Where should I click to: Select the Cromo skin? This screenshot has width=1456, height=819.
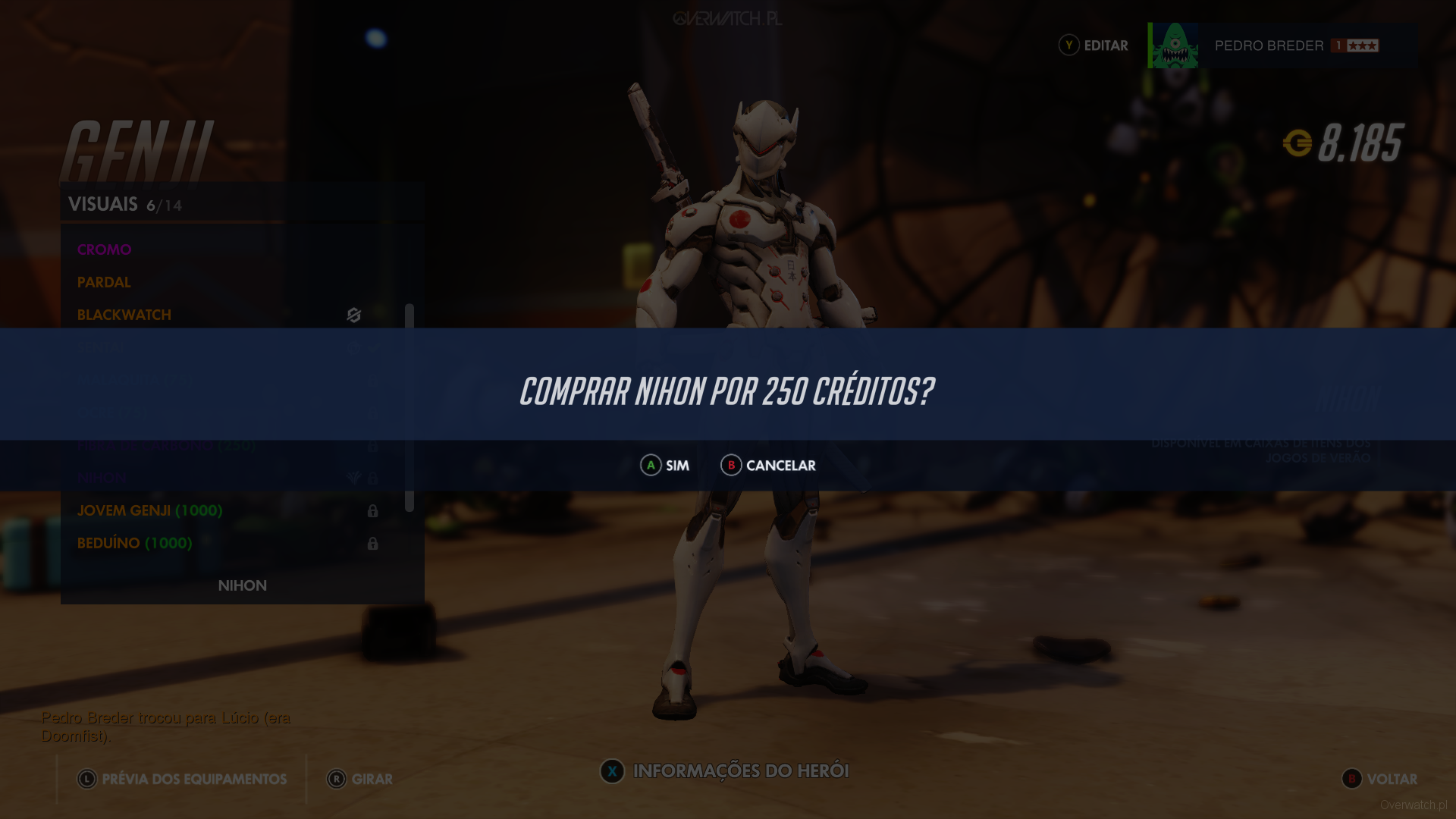click(105, 249)
